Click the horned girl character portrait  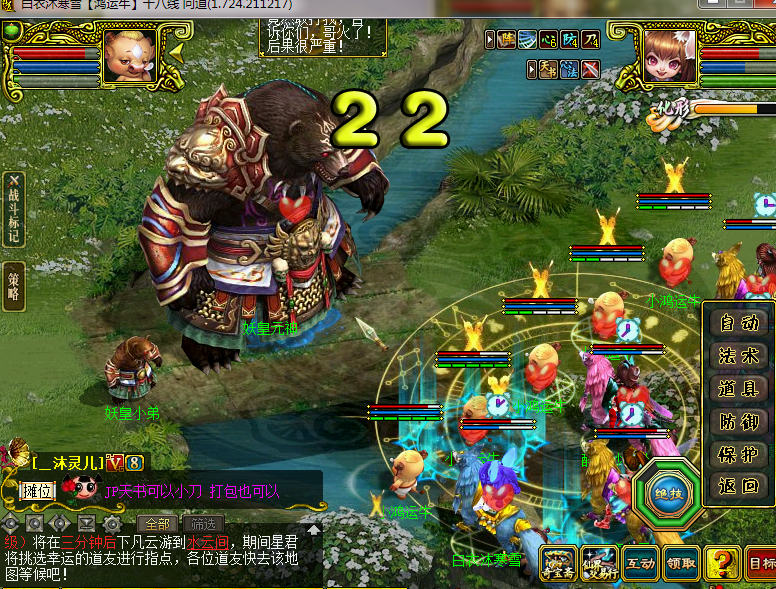670,56
